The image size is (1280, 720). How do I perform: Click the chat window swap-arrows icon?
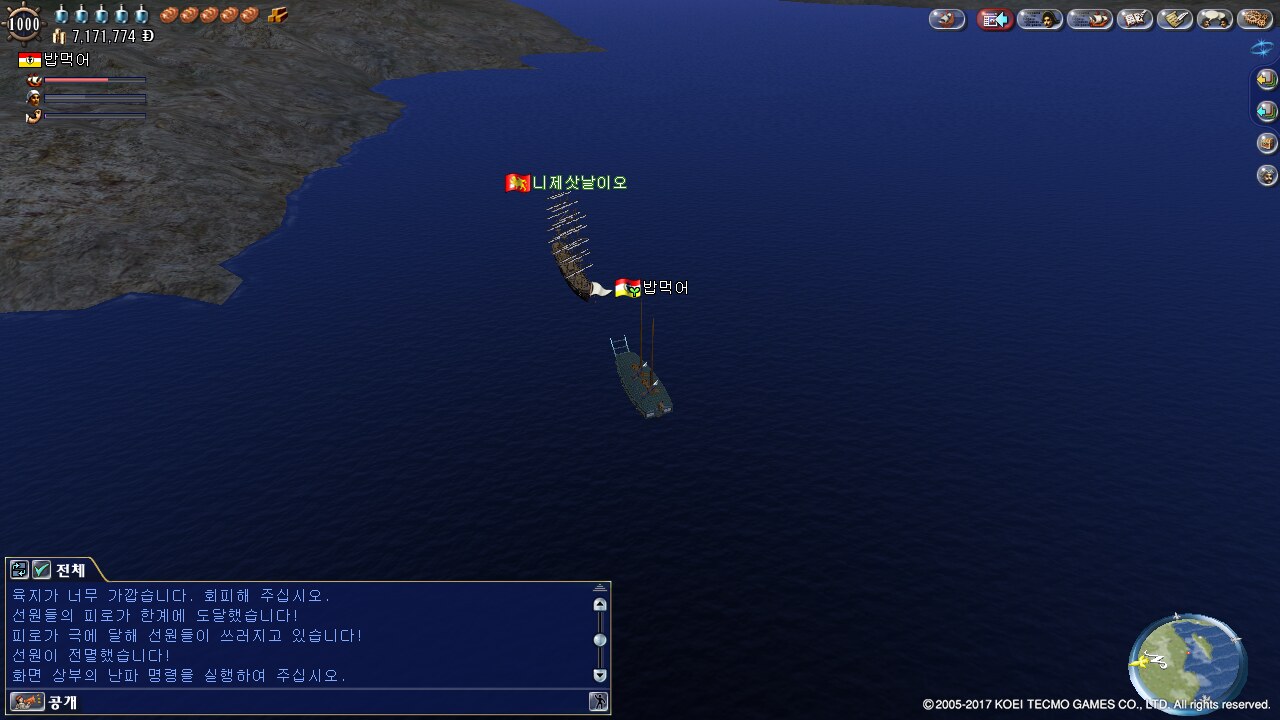pyautogui.click(x=19, y=570)
